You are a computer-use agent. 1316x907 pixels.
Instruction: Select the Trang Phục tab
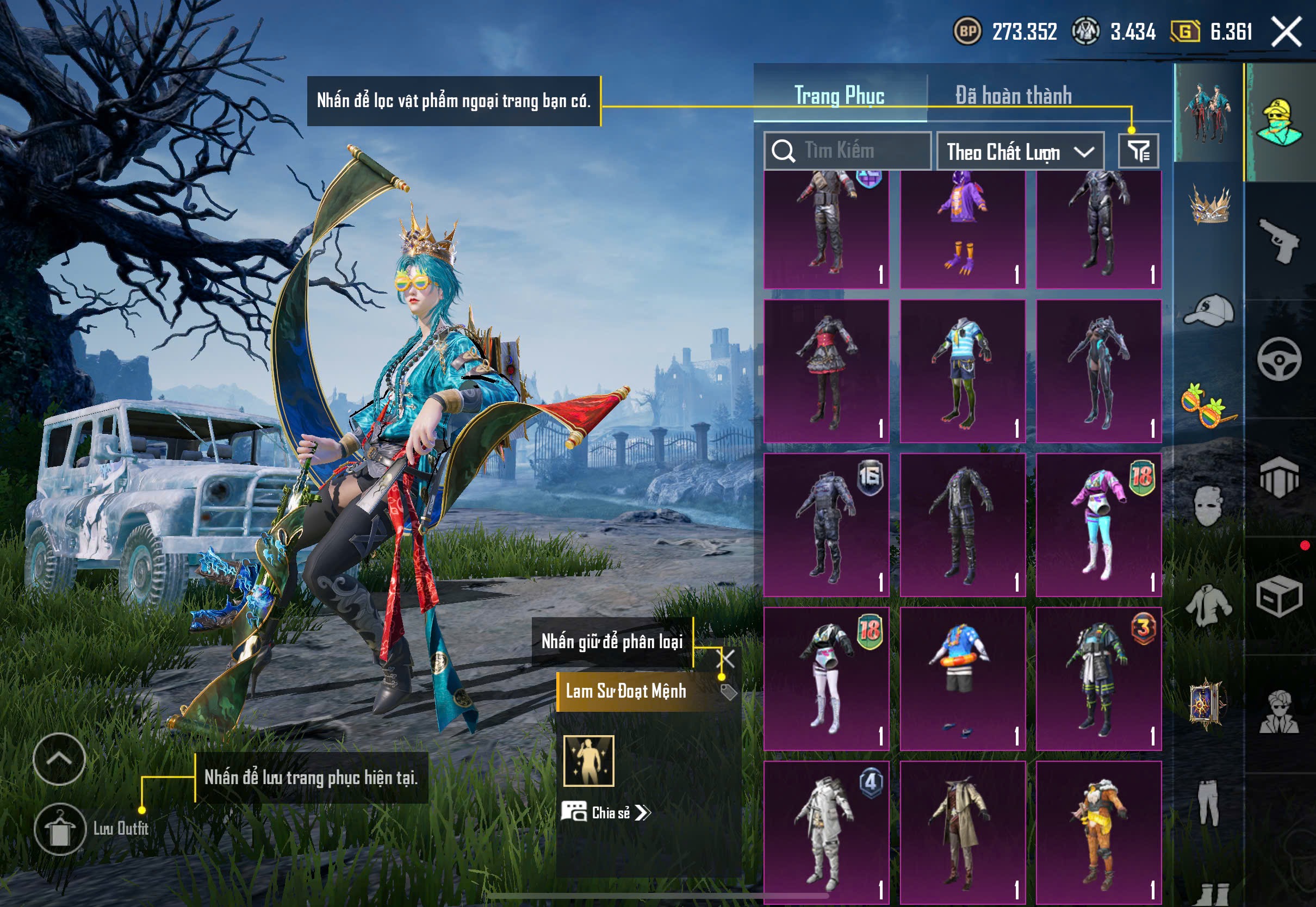[839, 96]
